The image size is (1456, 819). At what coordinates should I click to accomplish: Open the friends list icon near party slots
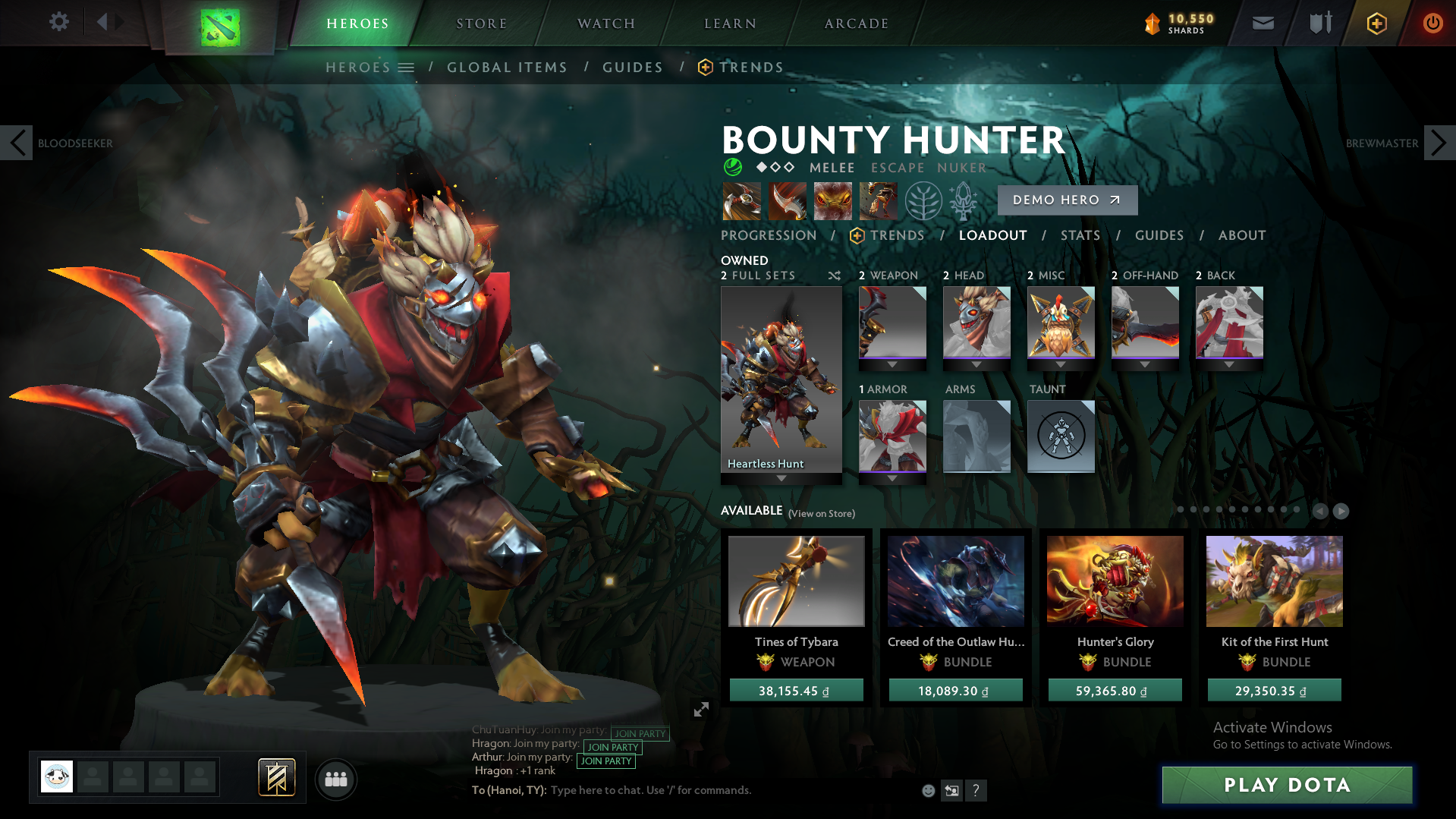pos(335,779)
